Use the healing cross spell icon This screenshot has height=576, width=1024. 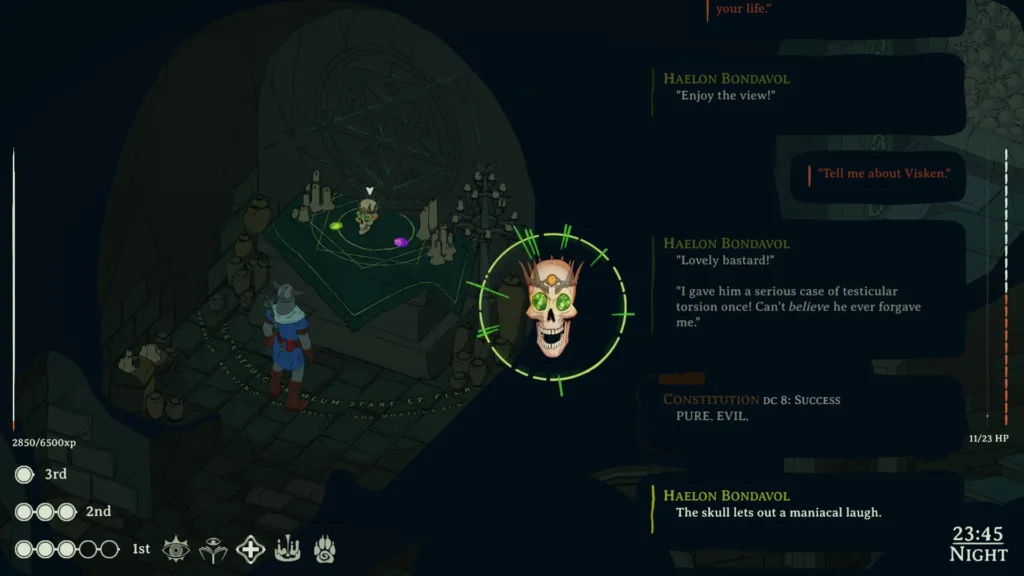click(x=251, y=548)
